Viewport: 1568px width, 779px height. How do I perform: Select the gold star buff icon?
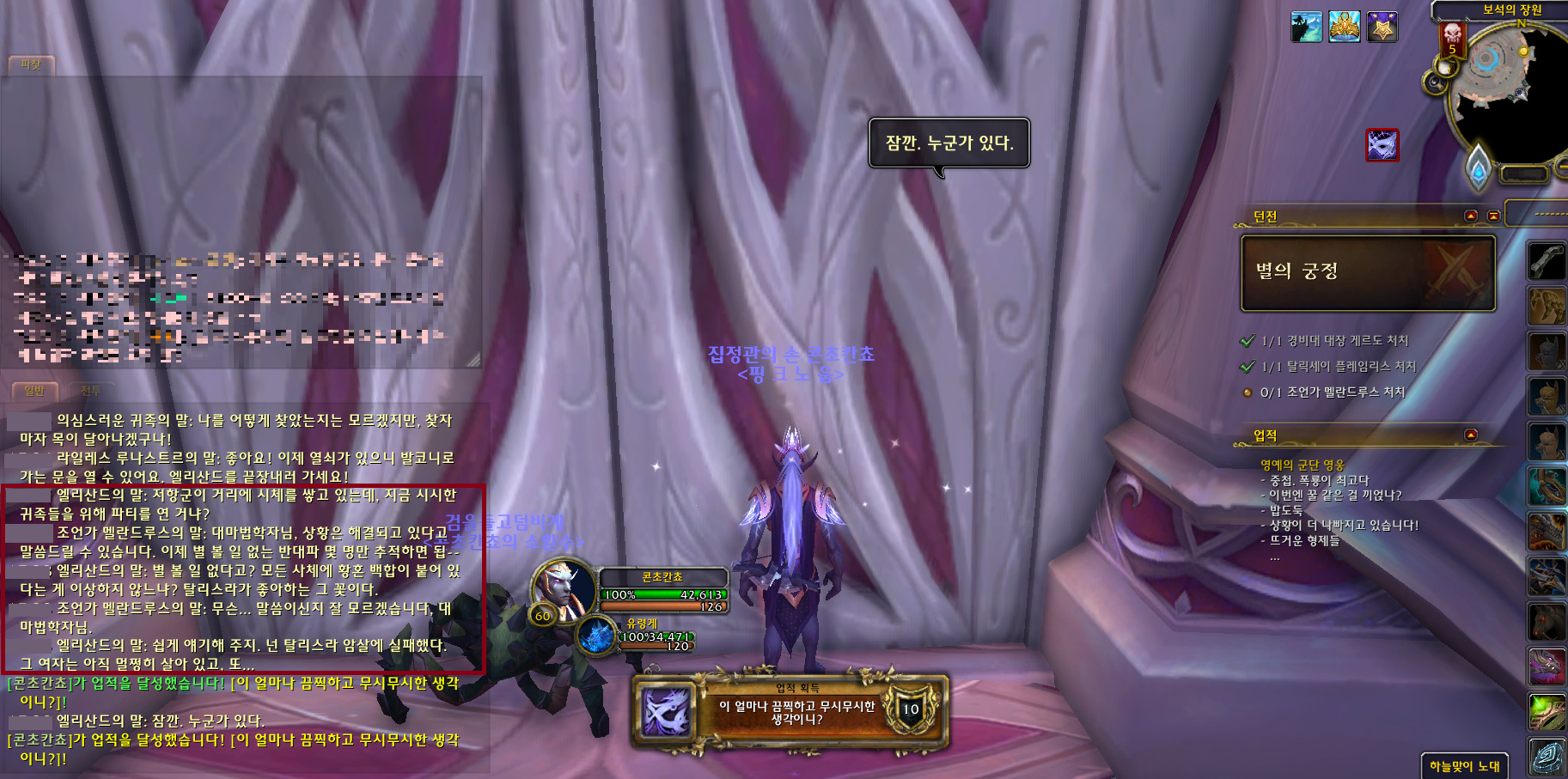[1382, 27]
